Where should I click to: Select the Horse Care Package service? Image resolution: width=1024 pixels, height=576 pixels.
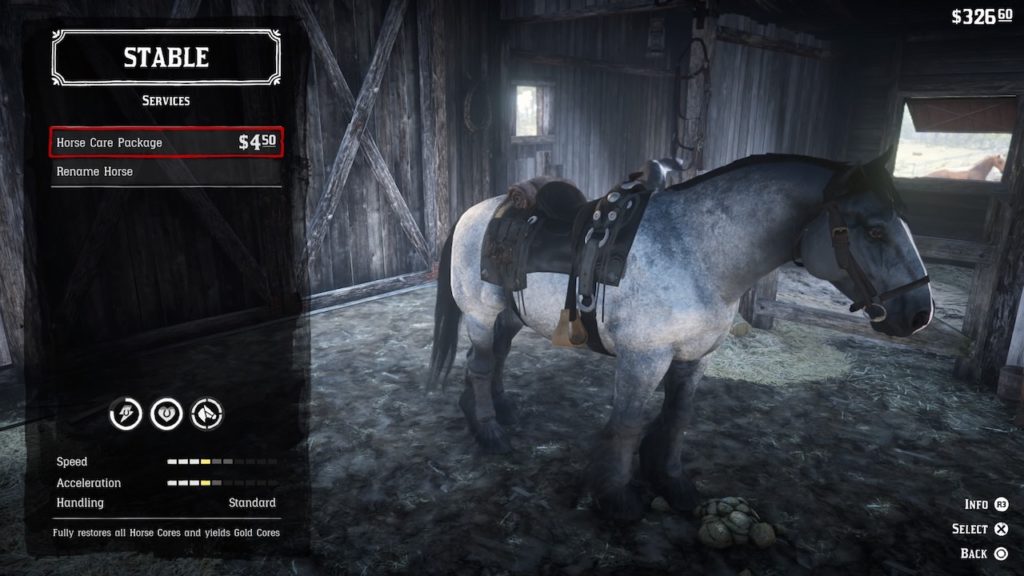(x=166, y=142)
